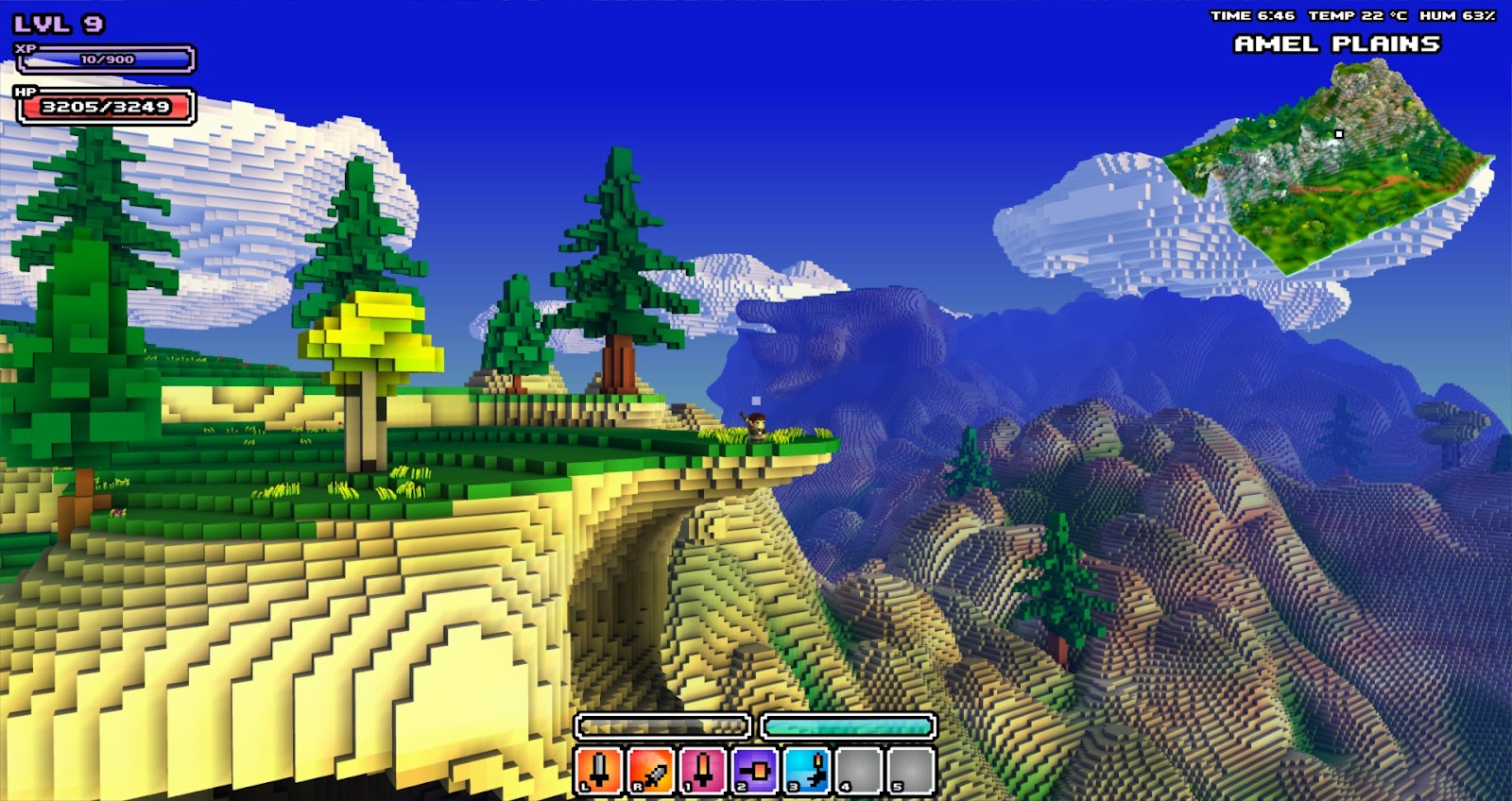Activate the blue ability in slot 3
Viewport: 1512px width, 801px height.
click(807, 770)
